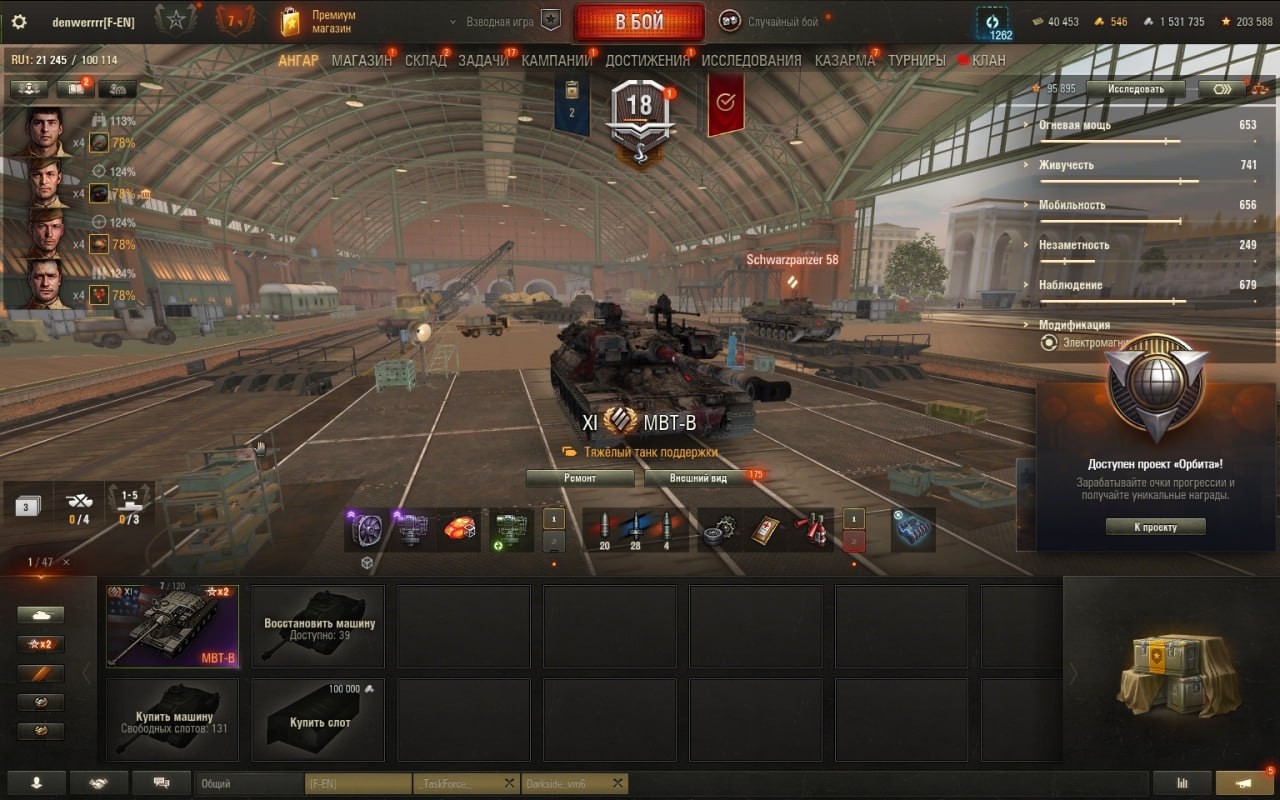The height and width of the screenshot is (800, 1280).
Task: Click the Ремонт button
Action: [x=580, y=478]
